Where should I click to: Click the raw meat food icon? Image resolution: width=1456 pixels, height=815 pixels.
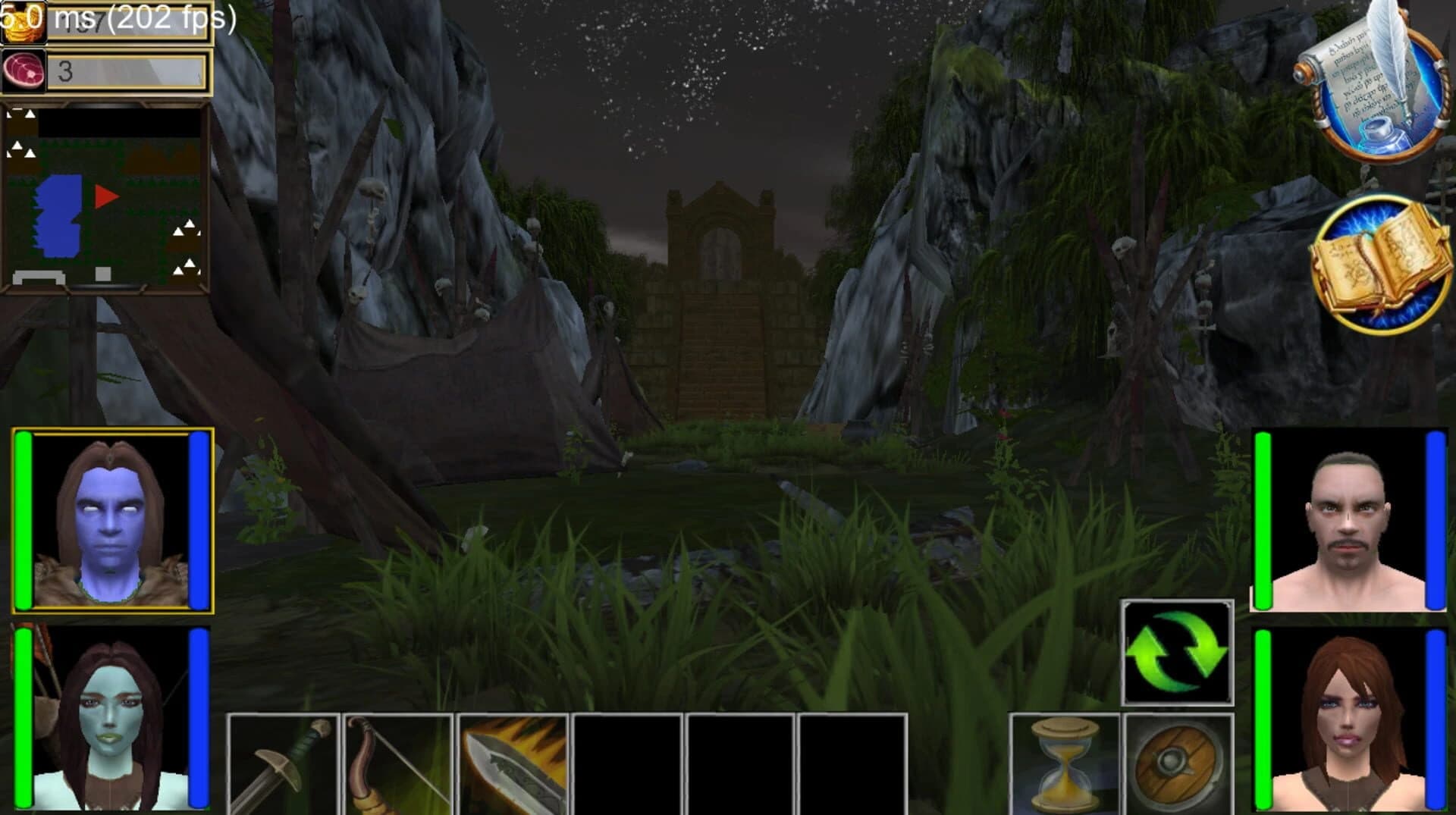(23, 72)
